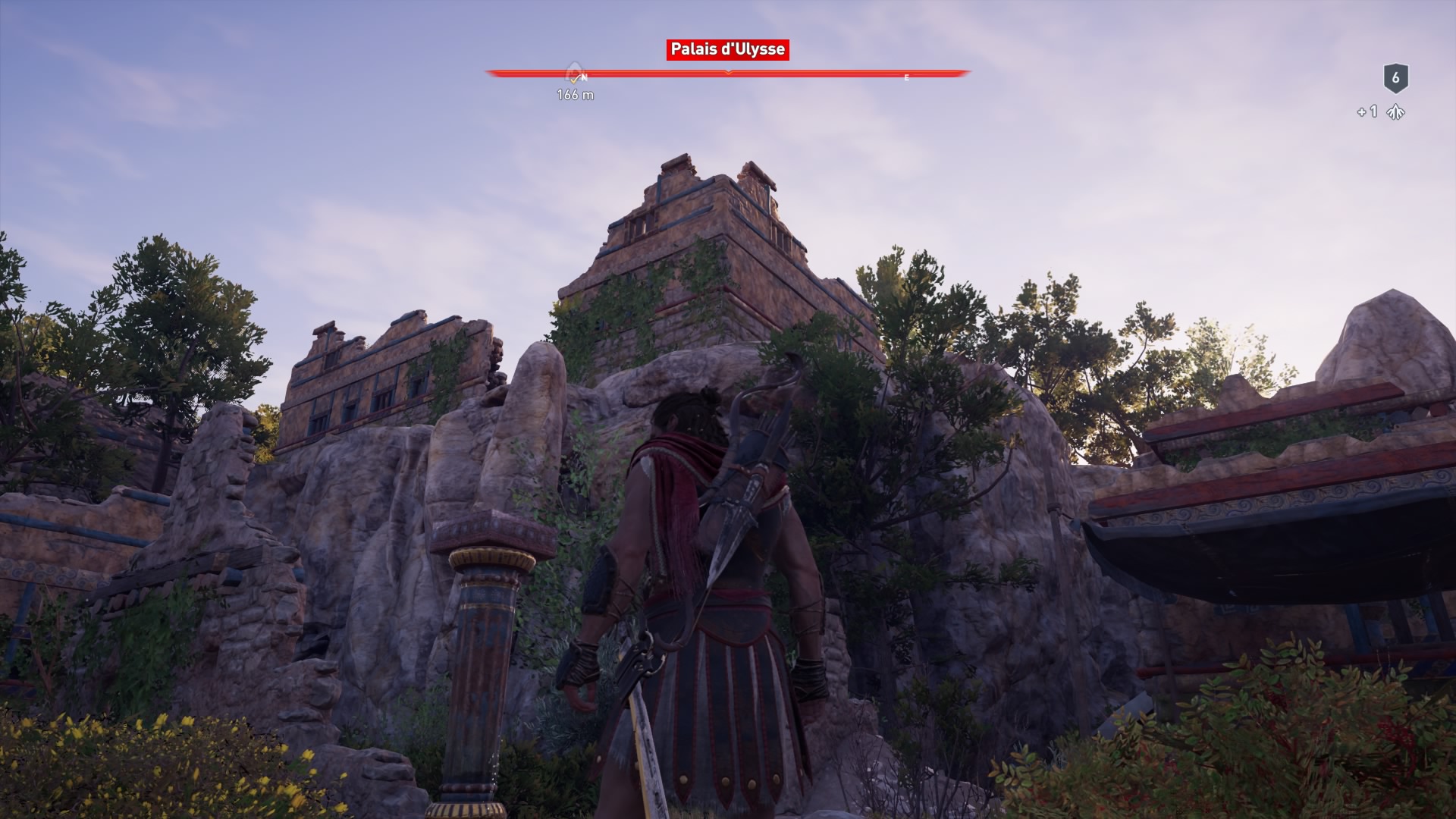
Task: Click the quest marker on the compass
Action: [x=575, y=74]
